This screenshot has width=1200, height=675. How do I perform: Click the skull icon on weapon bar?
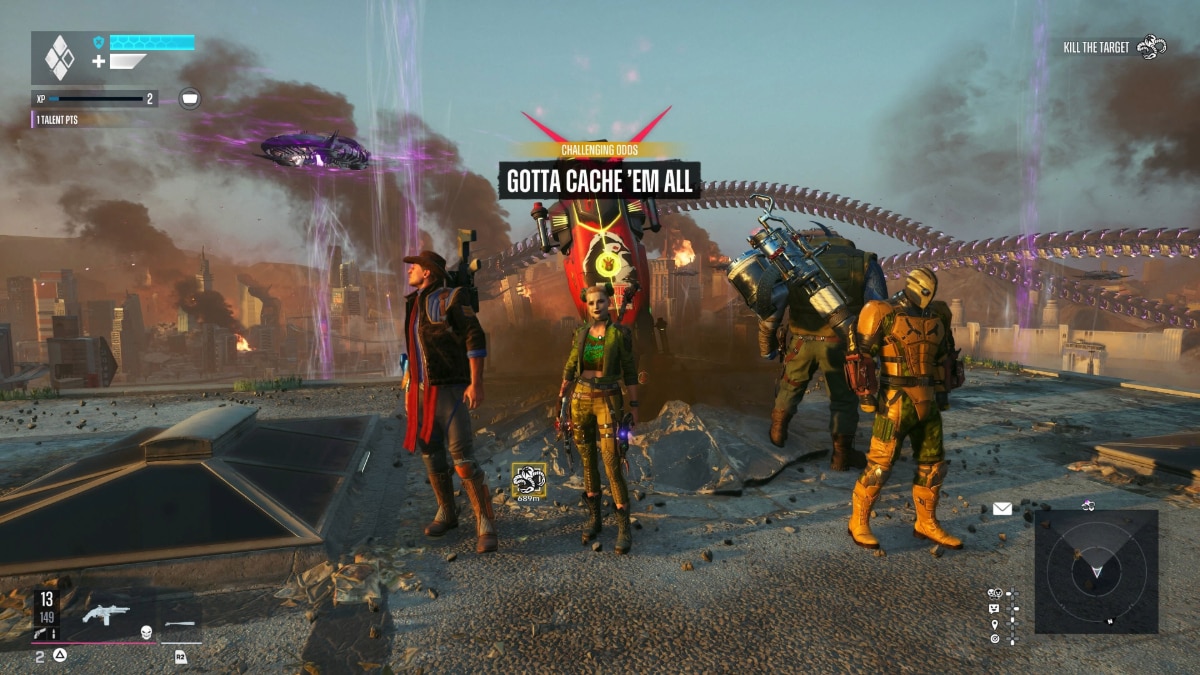145,632
